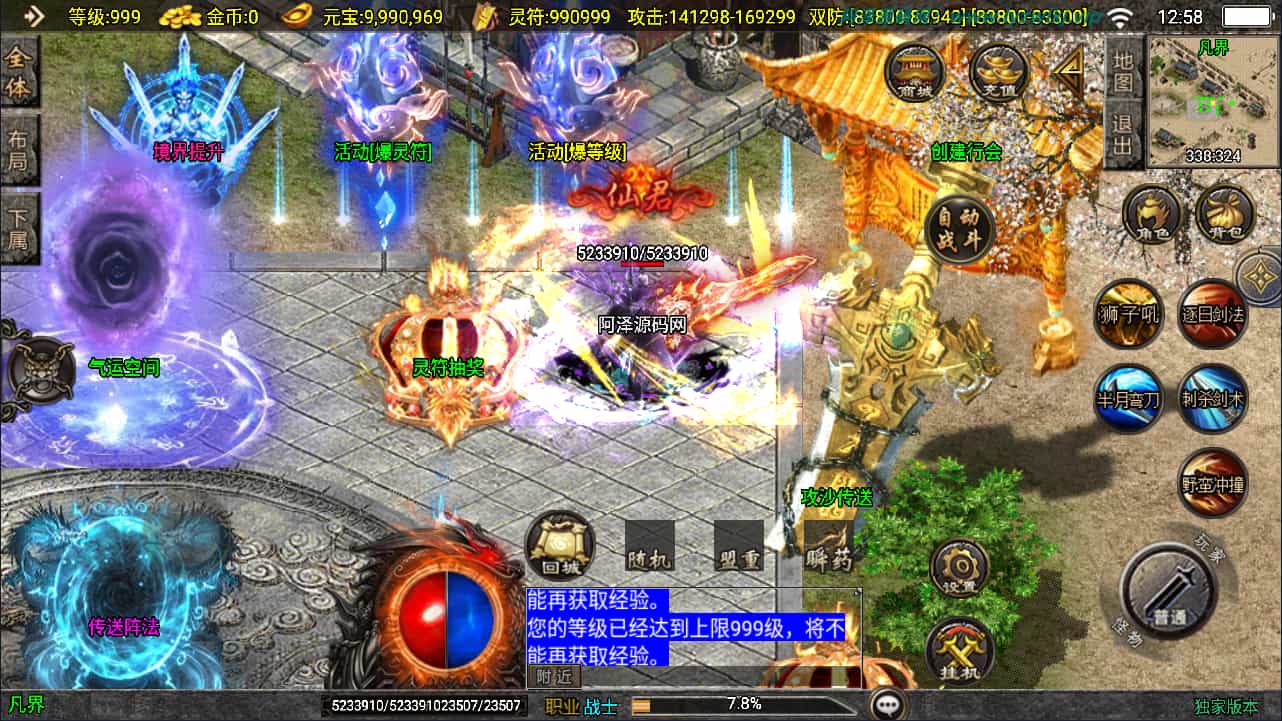Open the 设置 settings gear
This screenshot has height=721, width=1282.
tap(960, 568)
